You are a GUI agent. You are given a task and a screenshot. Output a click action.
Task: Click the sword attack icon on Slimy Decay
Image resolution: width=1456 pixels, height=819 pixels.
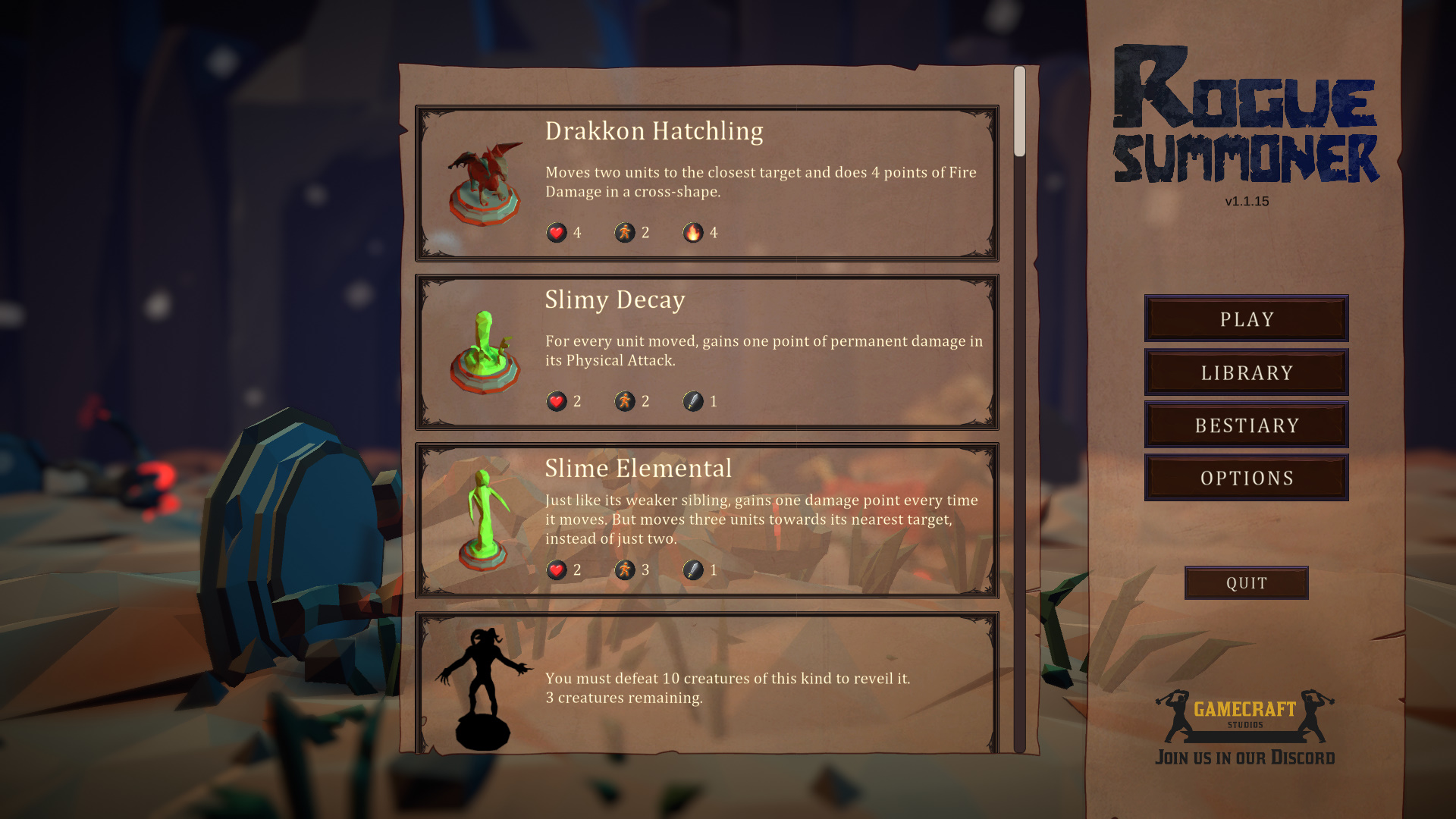[x=692, y=402]
